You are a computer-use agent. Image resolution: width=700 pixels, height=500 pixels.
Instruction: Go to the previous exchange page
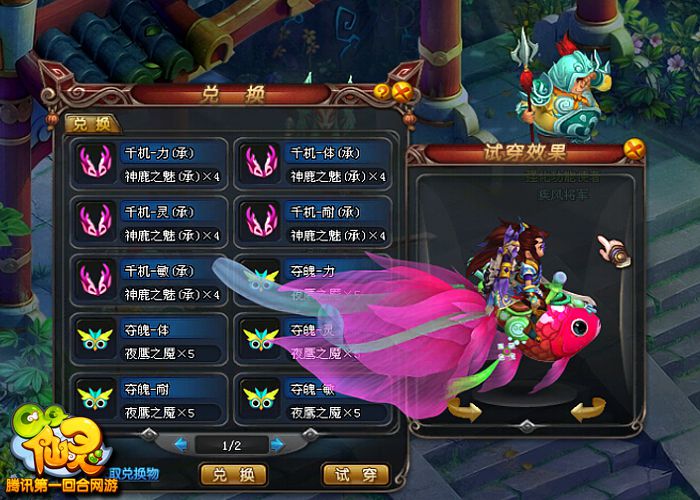pos(181,443)
